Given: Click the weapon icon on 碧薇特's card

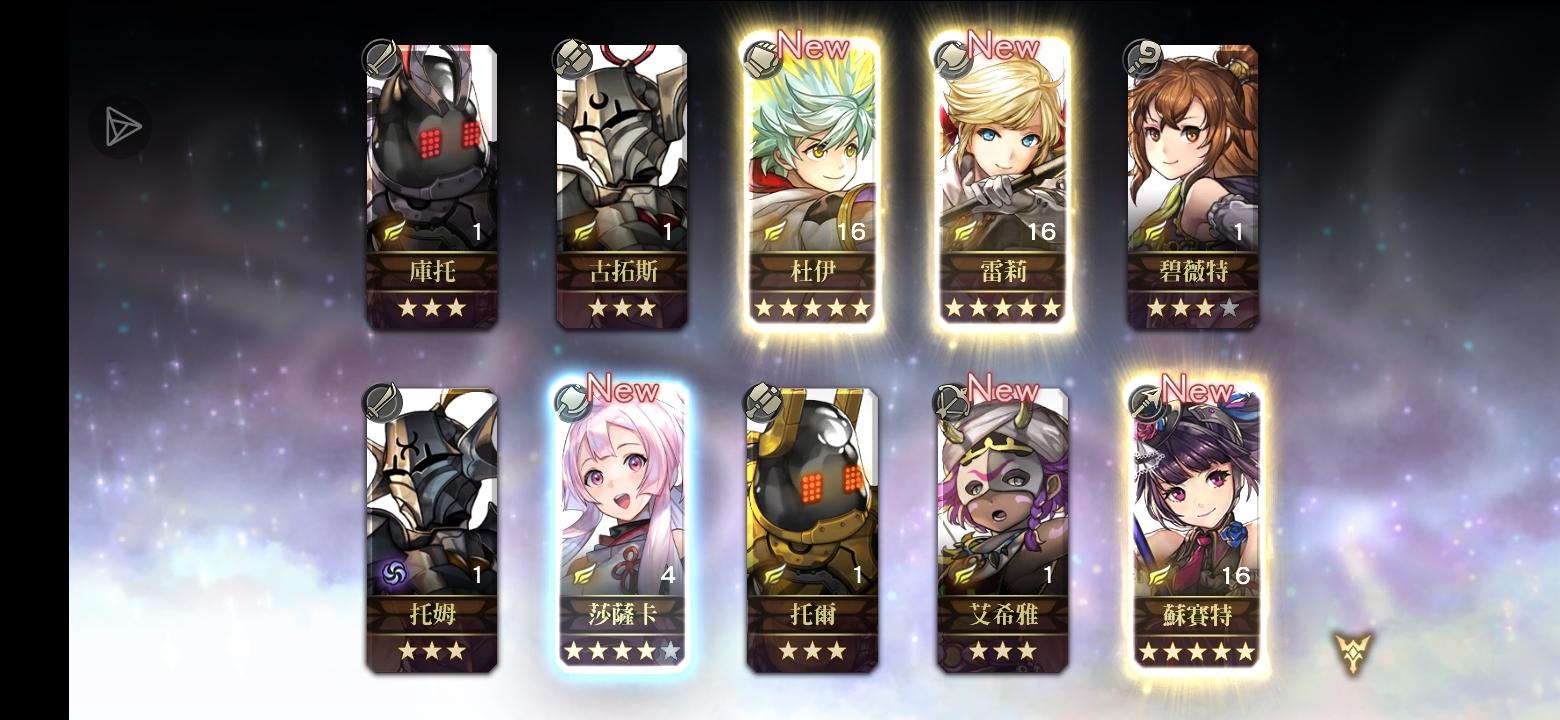Looking at the screenshot, I should click(x=1144, y=58).
